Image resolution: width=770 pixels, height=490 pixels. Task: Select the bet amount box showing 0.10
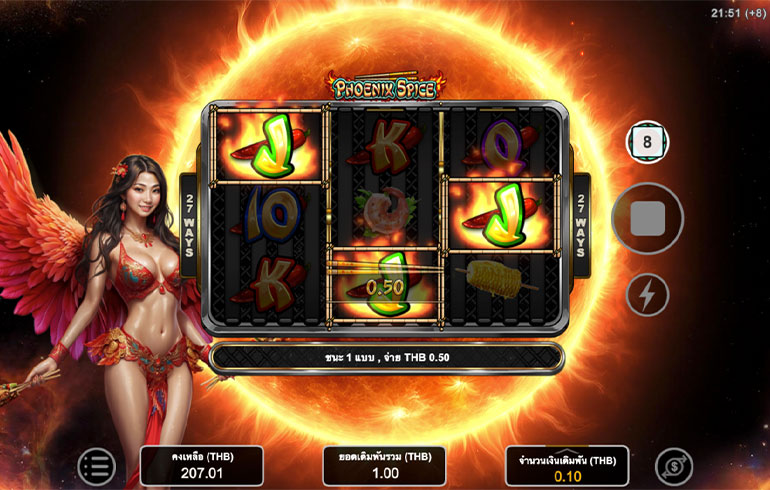point(567,466)
